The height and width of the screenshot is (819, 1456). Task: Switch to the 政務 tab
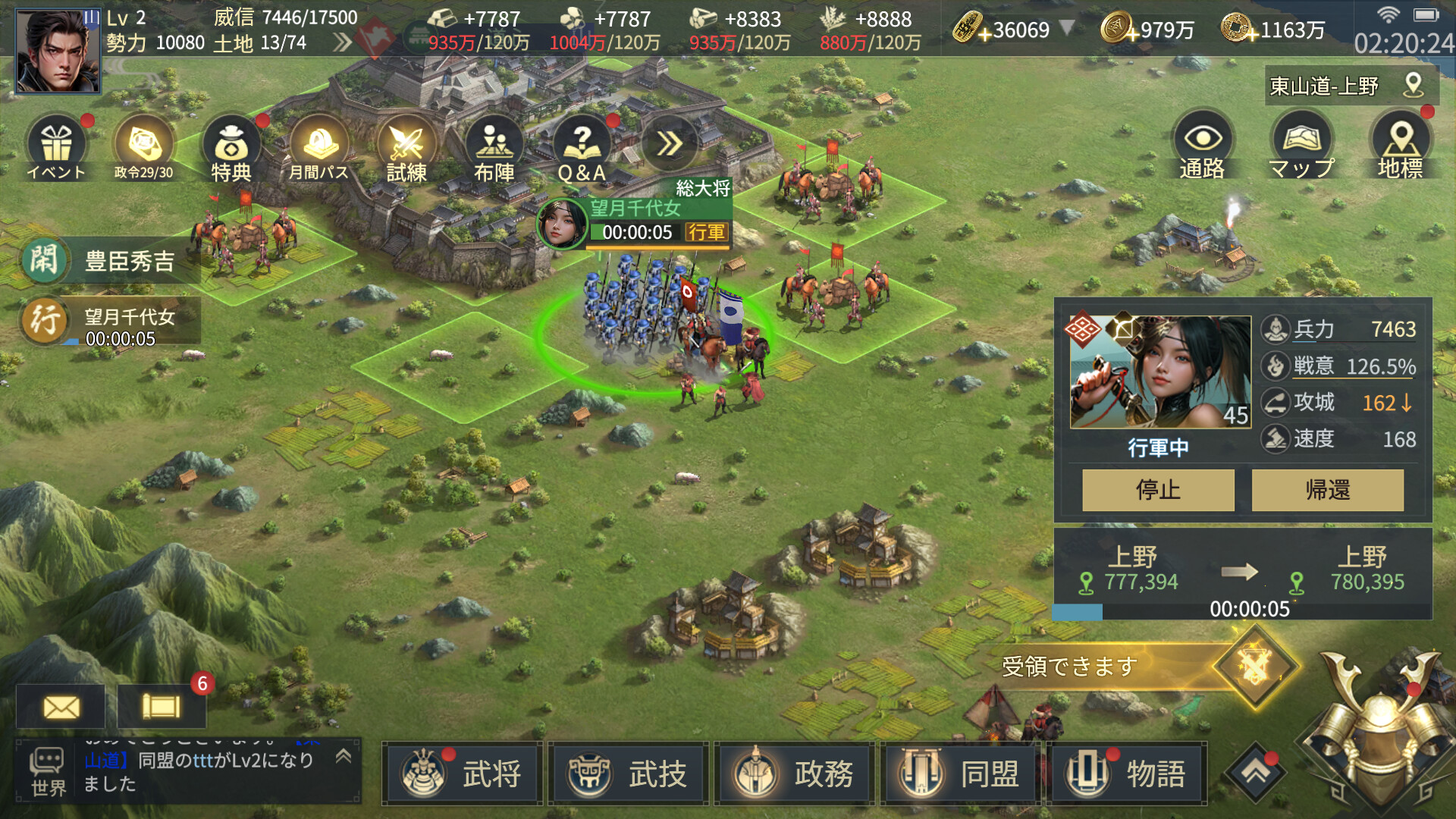[x=794, y=775]
